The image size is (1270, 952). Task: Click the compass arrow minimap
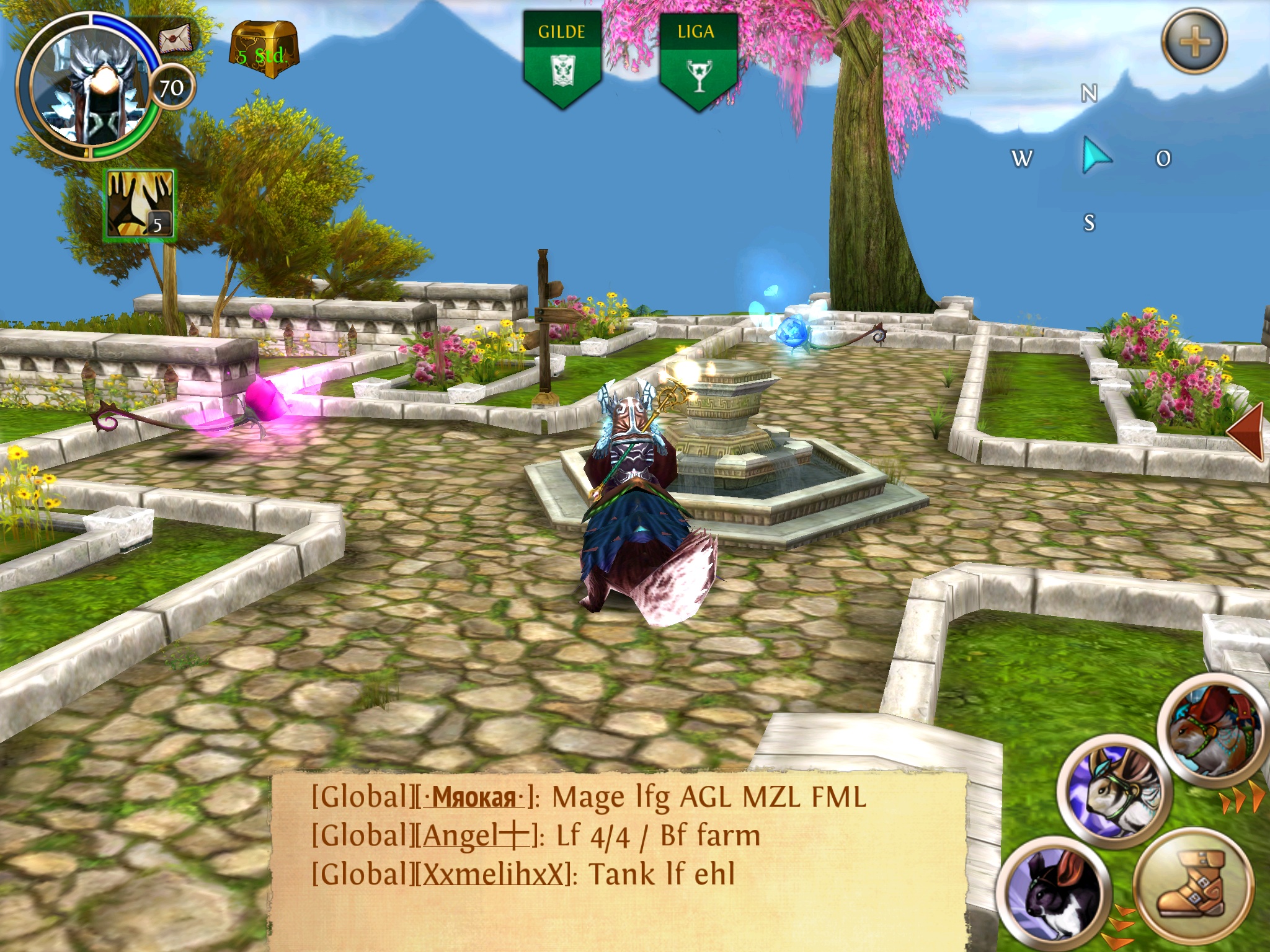[1094, 156]
